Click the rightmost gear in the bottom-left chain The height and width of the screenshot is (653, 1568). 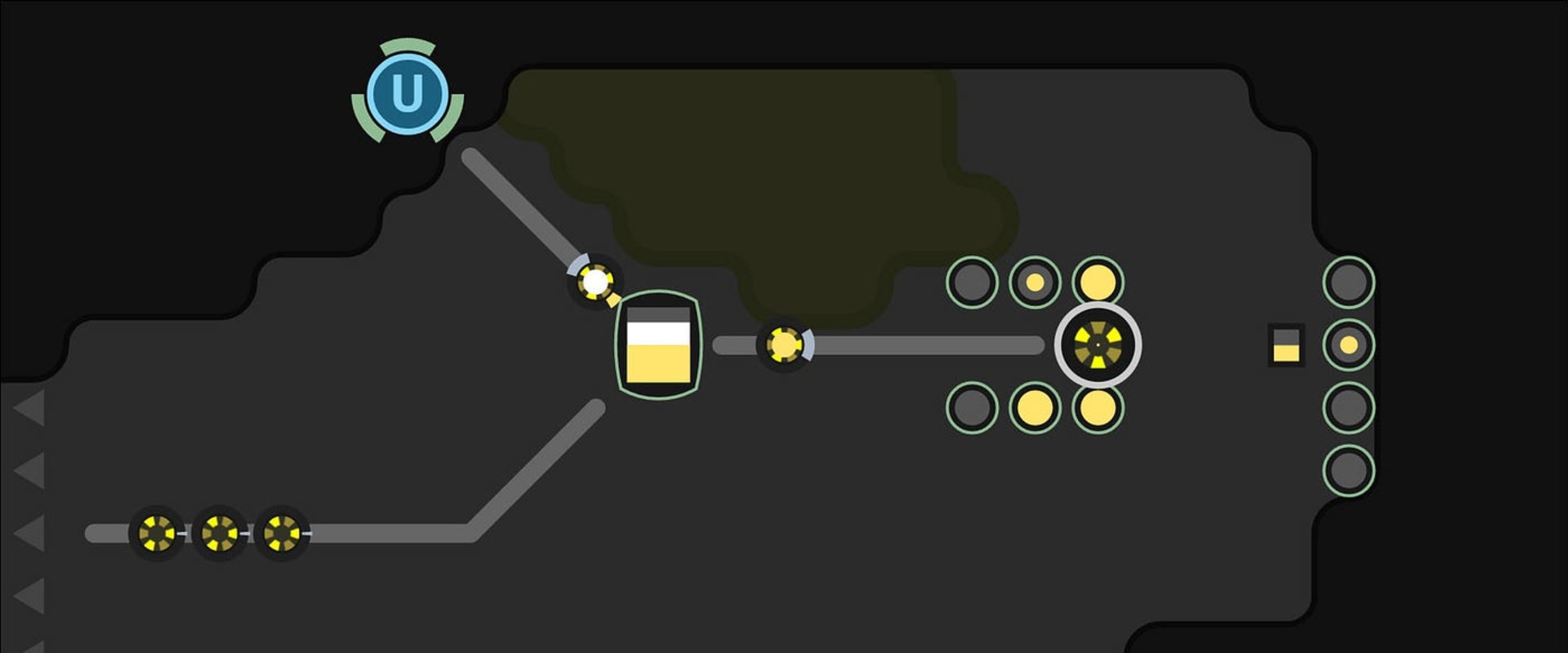(x=281, y=535)
